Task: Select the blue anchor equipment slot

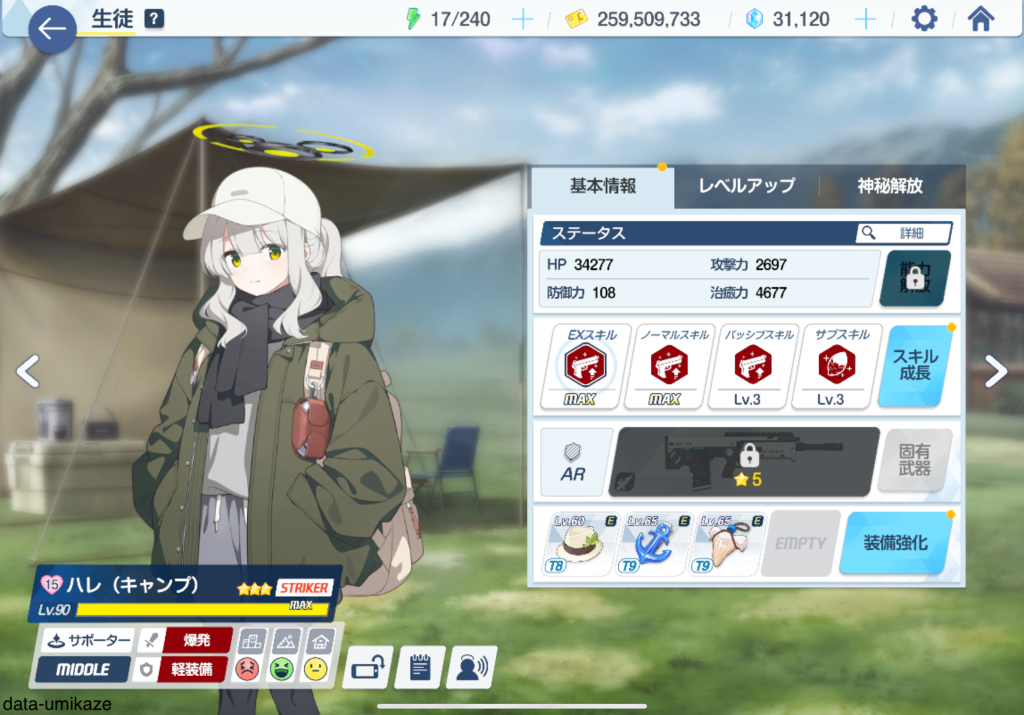Action: coord(655,543)
